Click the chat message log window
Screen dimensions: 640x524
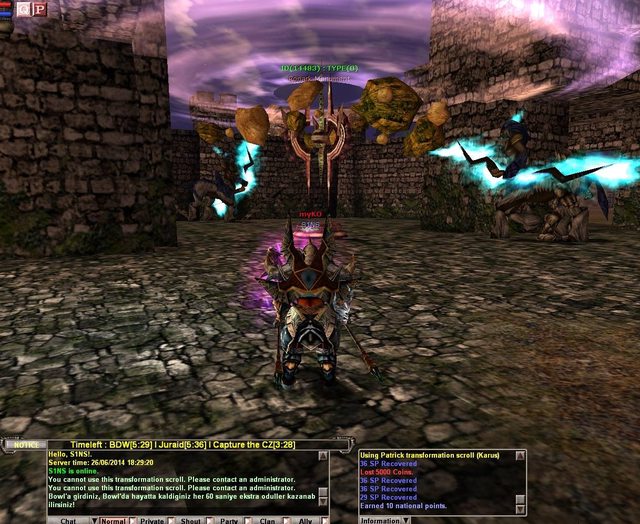tap(187, 480)
